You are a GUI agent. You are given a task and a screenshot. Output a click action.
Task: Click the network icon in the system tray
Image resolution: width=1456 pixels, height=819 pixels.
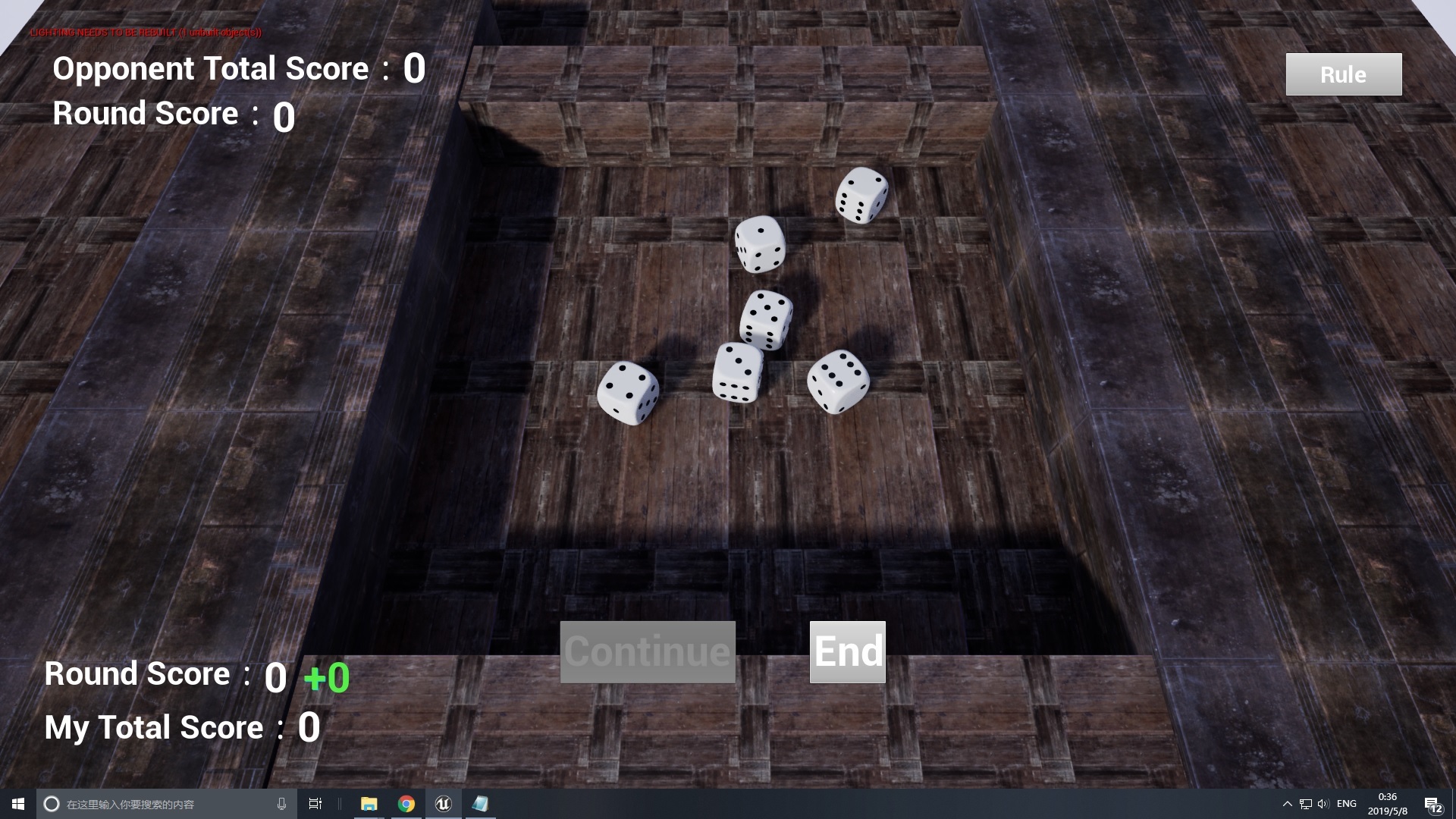[1305, 804]
